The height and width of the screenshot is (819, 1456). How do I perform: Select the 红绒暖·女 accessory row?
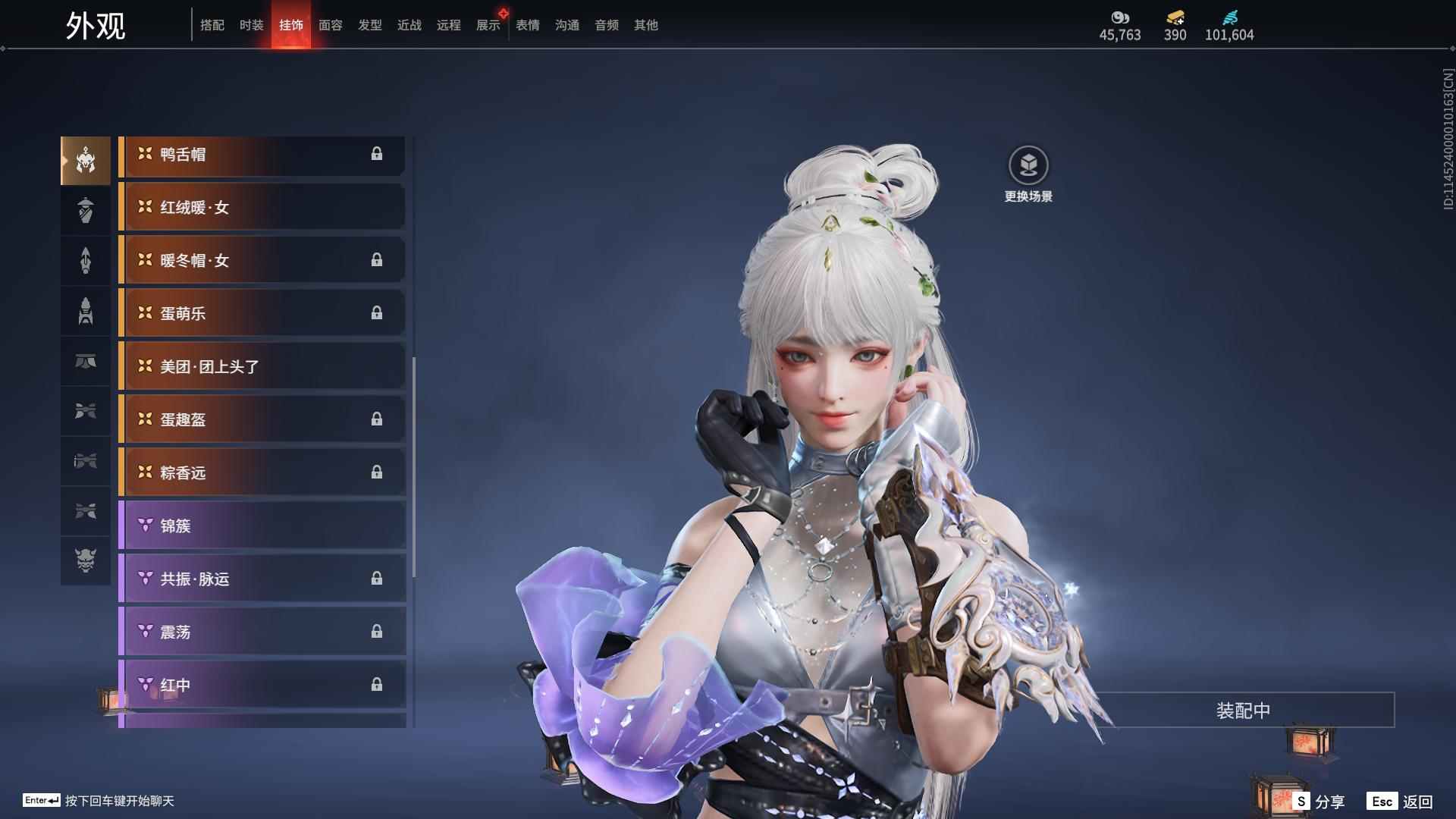(262, 208)
